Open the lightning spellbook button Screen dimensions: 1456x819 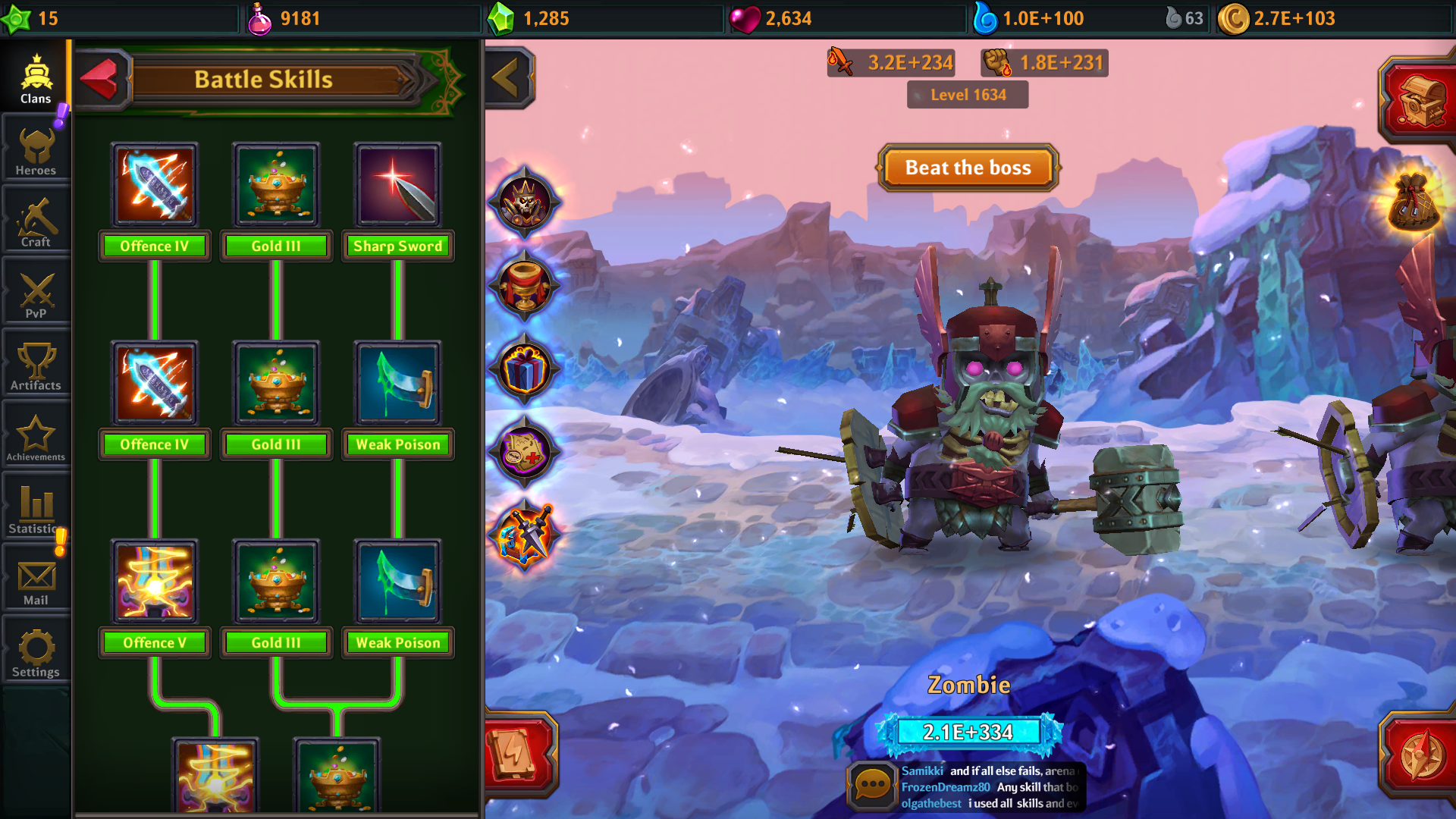point(519,755)
